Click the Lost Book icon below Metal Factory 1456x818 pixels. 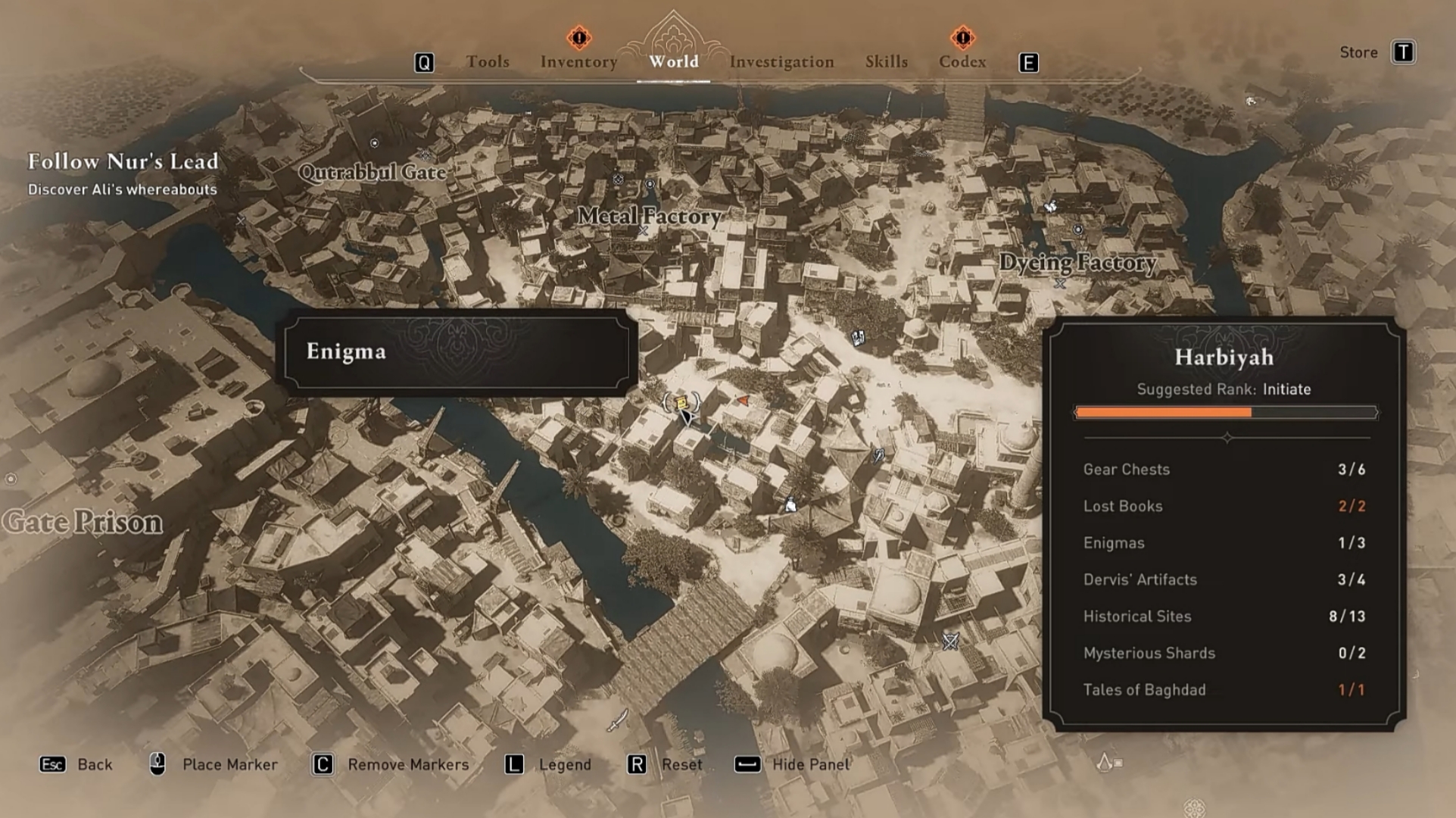[858, 339]
